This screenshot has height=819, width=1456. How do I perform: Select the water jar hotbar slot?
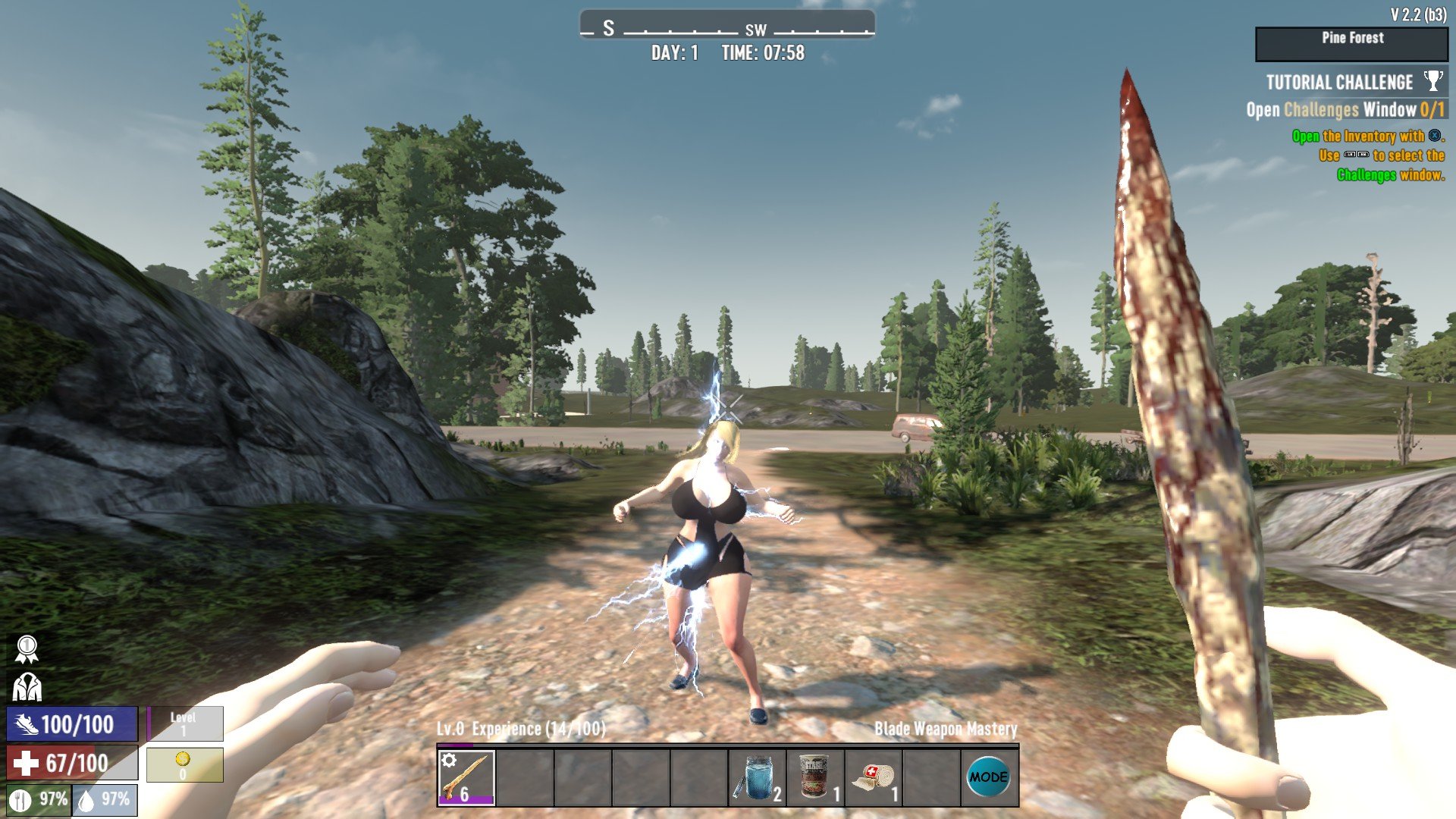(x=757, y=777)
